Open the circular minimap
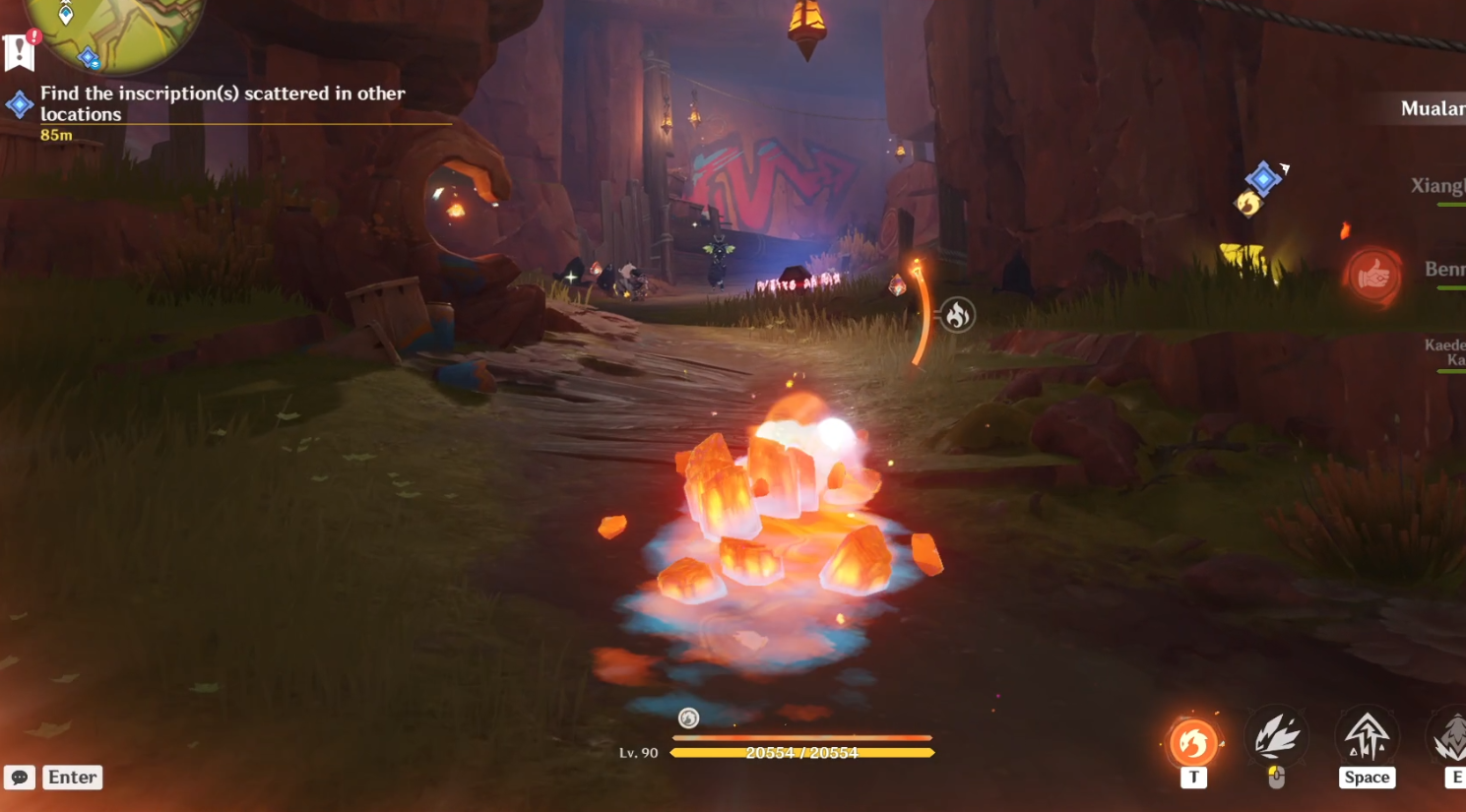Viewport: 1466px width, 812px height. (113, 28)
